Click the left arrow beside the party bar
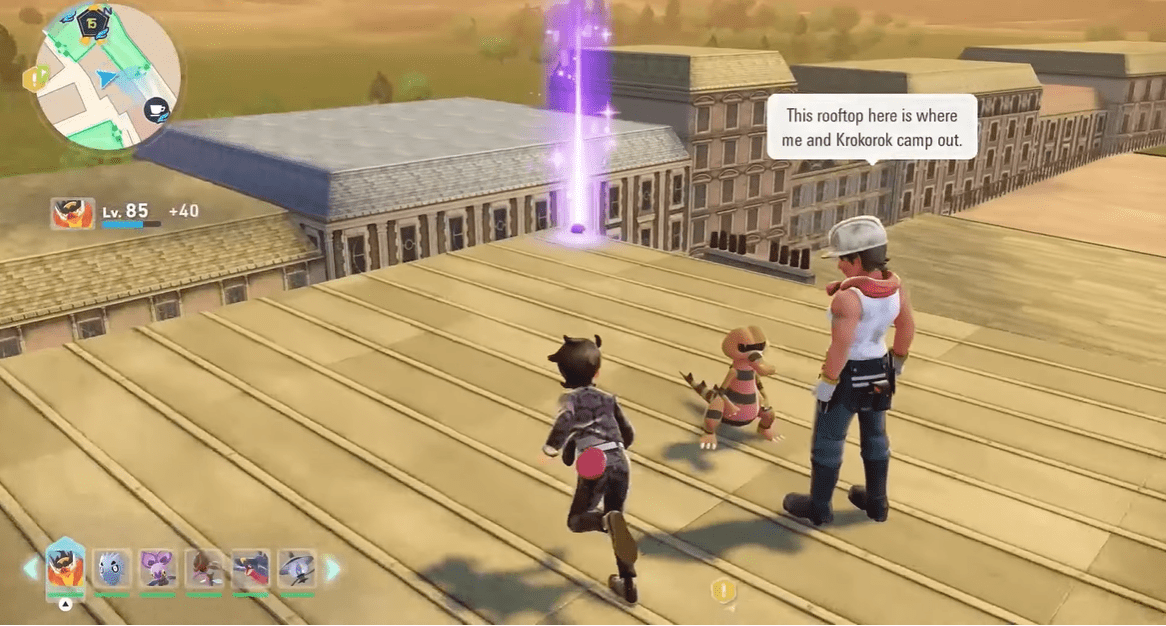Viewport: 1166px width, 626px height. pyautogui.click(x=31, y=569)
